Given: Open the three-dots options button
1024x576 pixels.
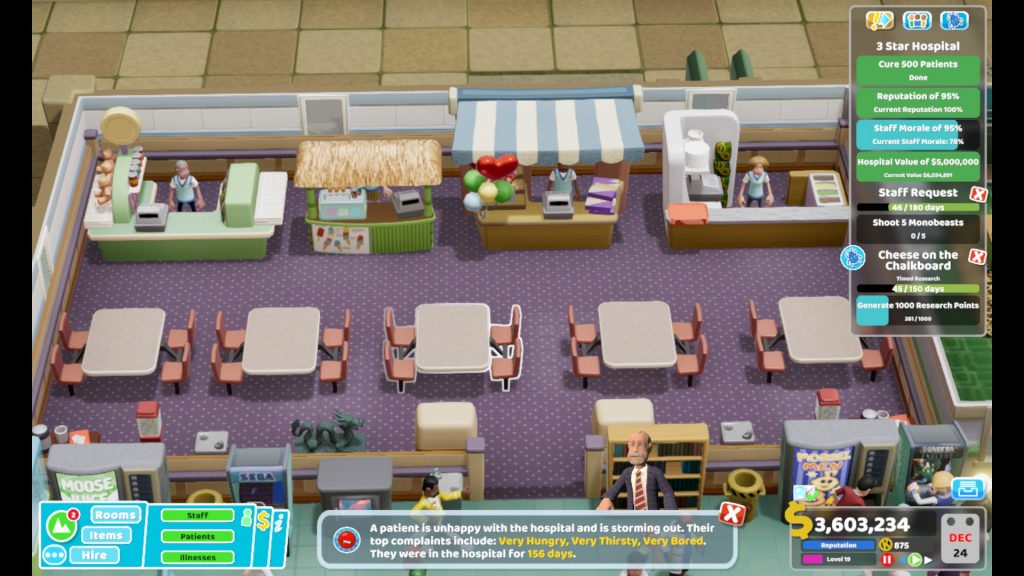Looking at the screenshot, I should pos(54,555).
